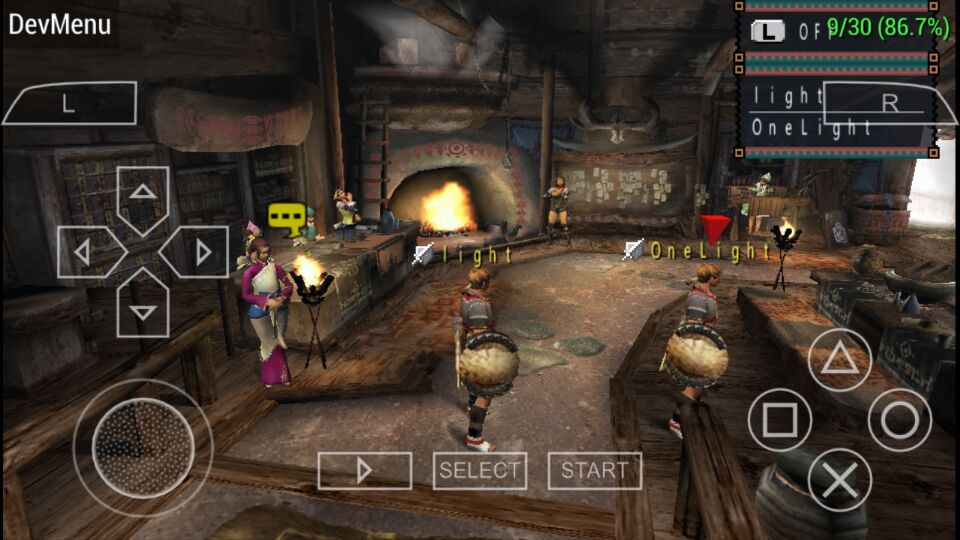Image resolution: width=960 pixels, height=540 pixels.
Task: Tap the D-pad left arrow
Action: (87, 252)
